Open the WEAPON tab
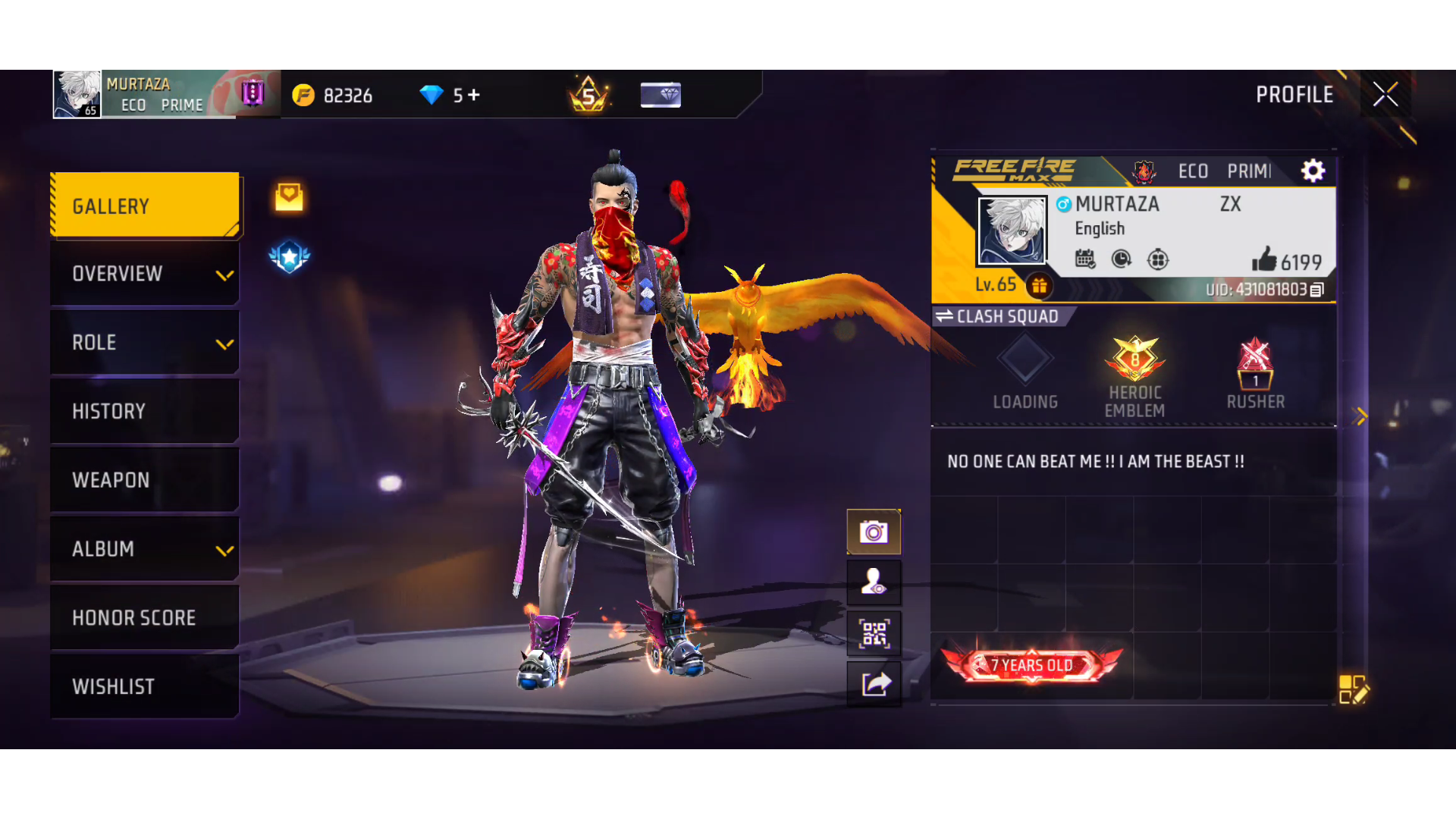Screen dimensions: 1456x819 click(144, 479)
